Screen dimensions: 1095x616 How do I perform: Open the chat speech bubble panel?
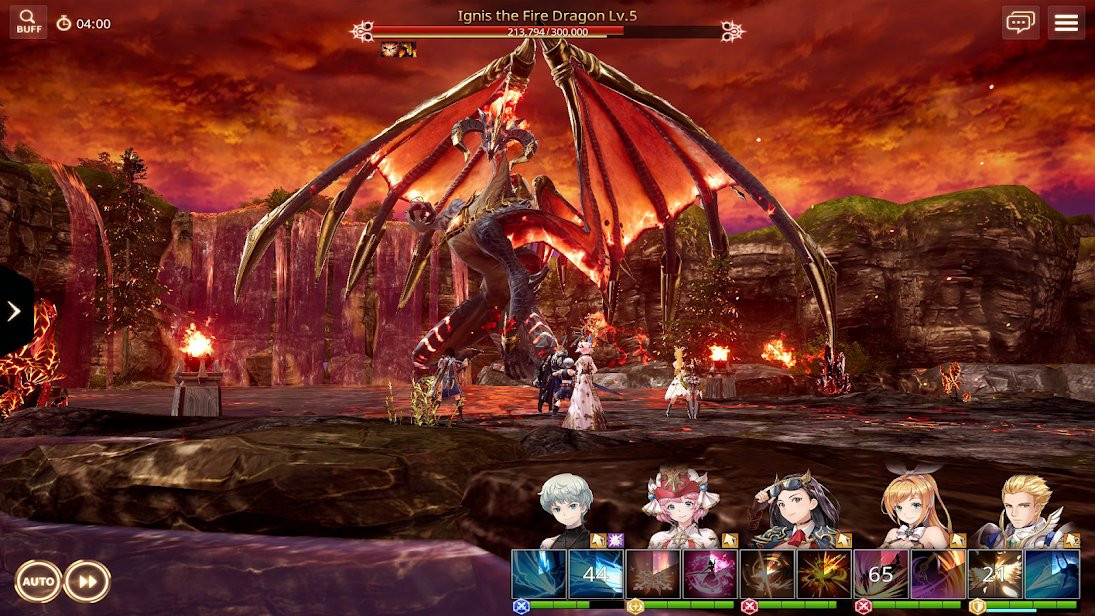[x=1020, y=22]
